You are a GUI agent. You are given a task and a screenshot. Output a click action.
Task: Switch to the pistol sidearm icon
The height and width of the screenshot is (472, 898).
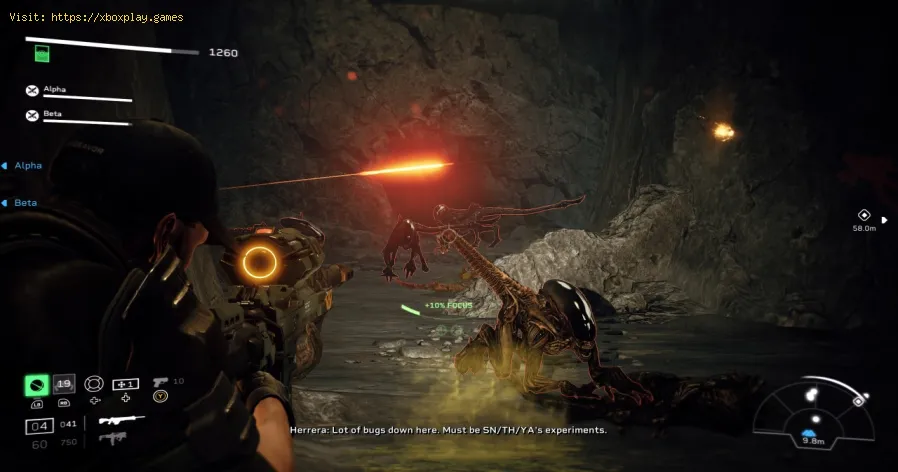click(160, 382)
